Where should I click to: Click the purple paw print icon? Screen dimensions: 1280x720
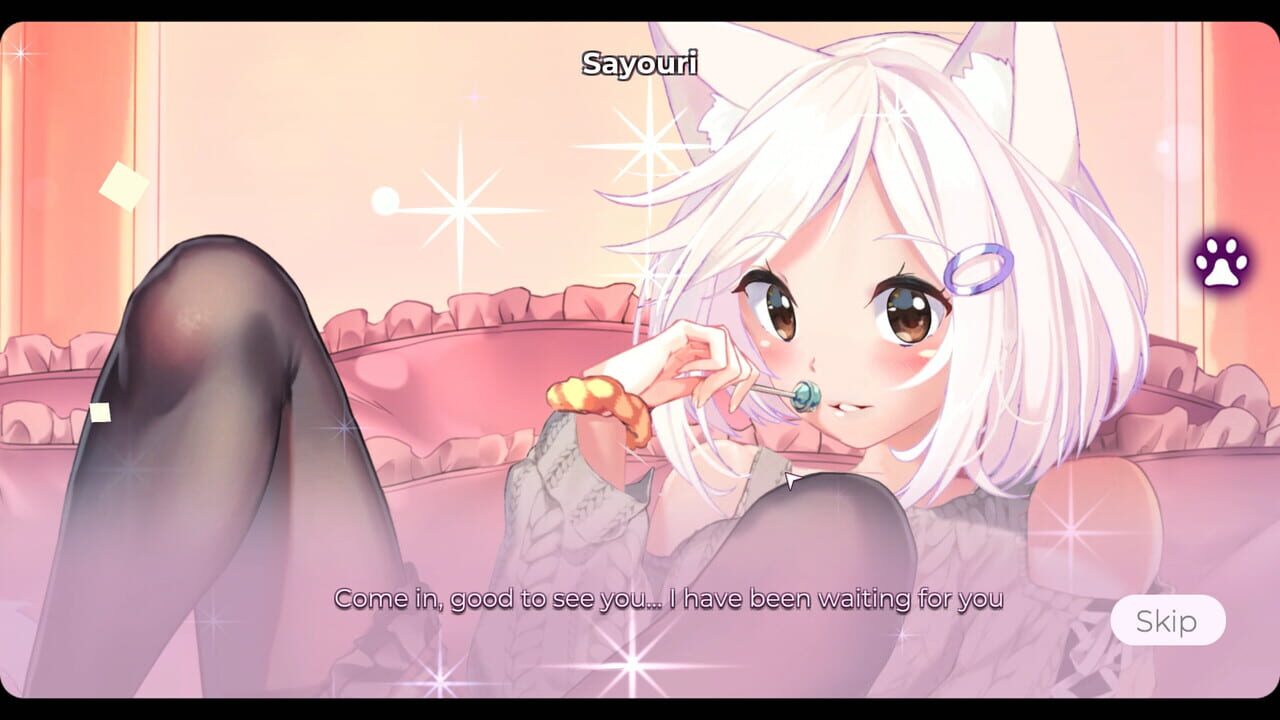tap(1221, 264)
